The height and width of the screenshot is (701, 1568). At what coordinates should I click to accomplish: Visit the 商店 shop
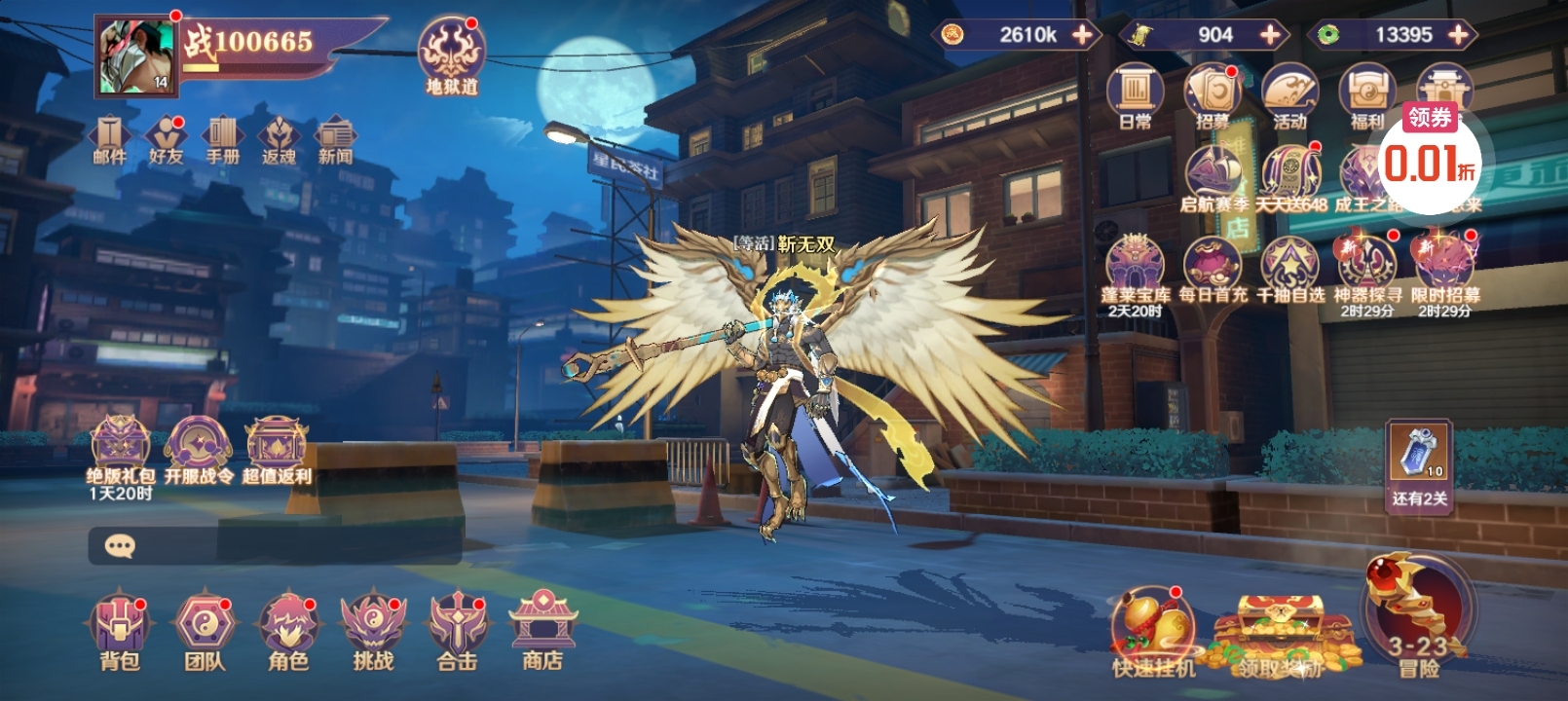tap(542, 628)
